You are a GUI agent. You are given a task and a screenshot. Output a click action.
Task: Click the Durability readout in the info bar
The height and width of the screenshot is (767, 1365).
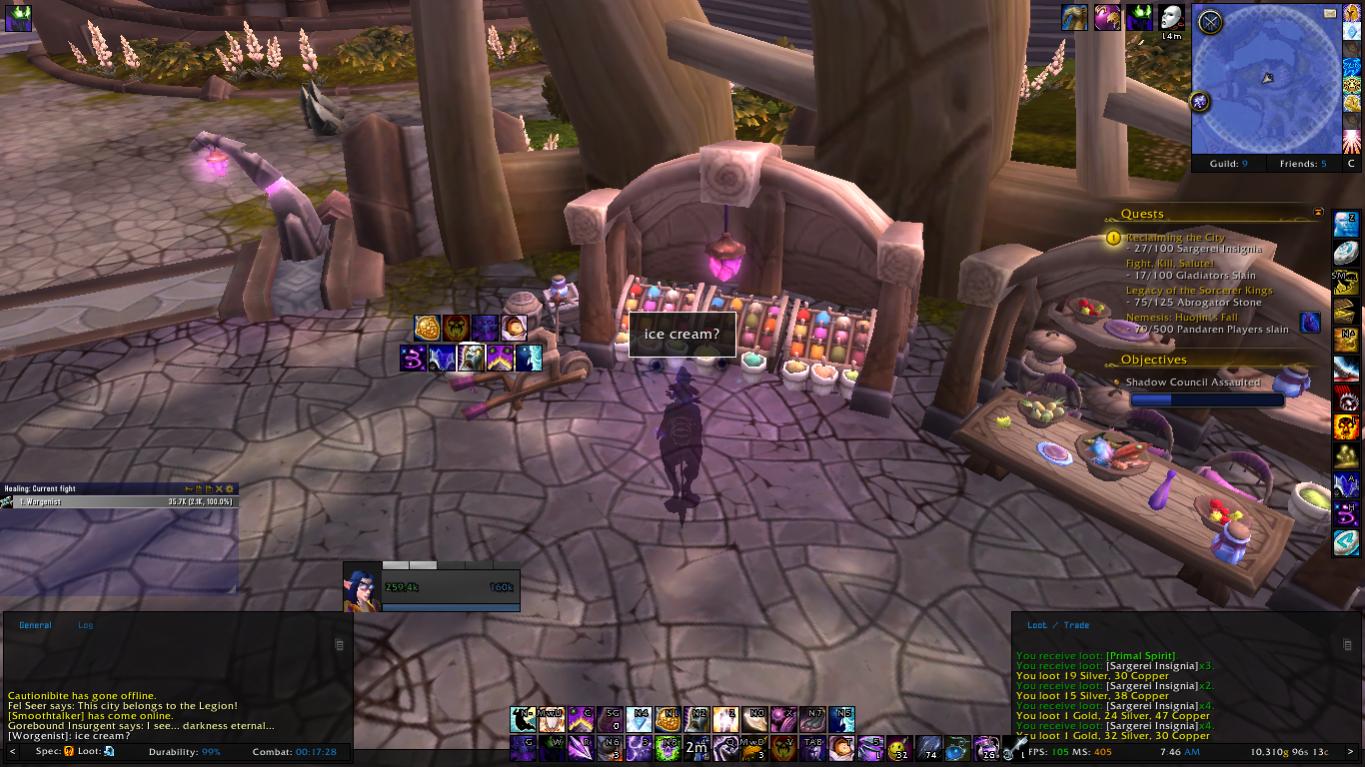[185, 751]
